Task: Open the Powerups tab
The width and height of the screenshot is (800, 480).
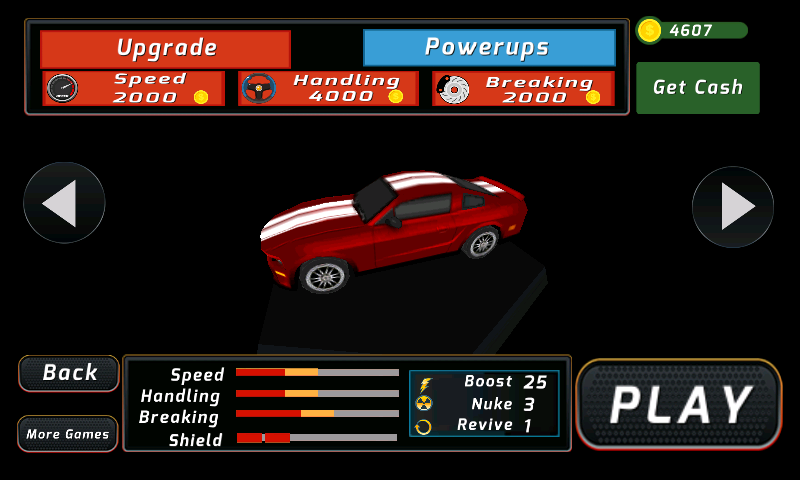Action: pyautogui.click(x=488, y=48)
